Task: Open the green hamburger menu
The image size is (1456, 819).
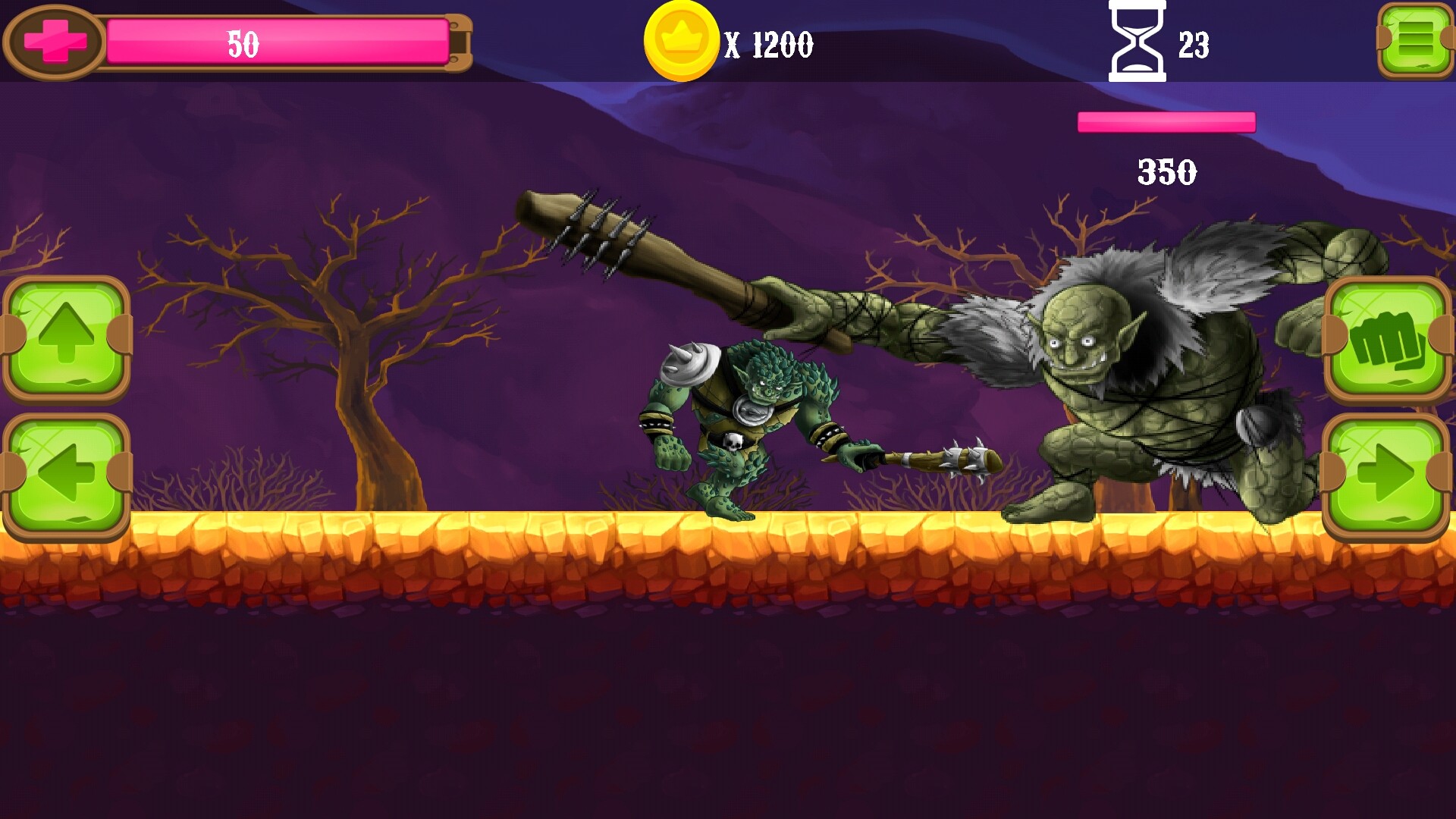Action: coord(1415,39)
